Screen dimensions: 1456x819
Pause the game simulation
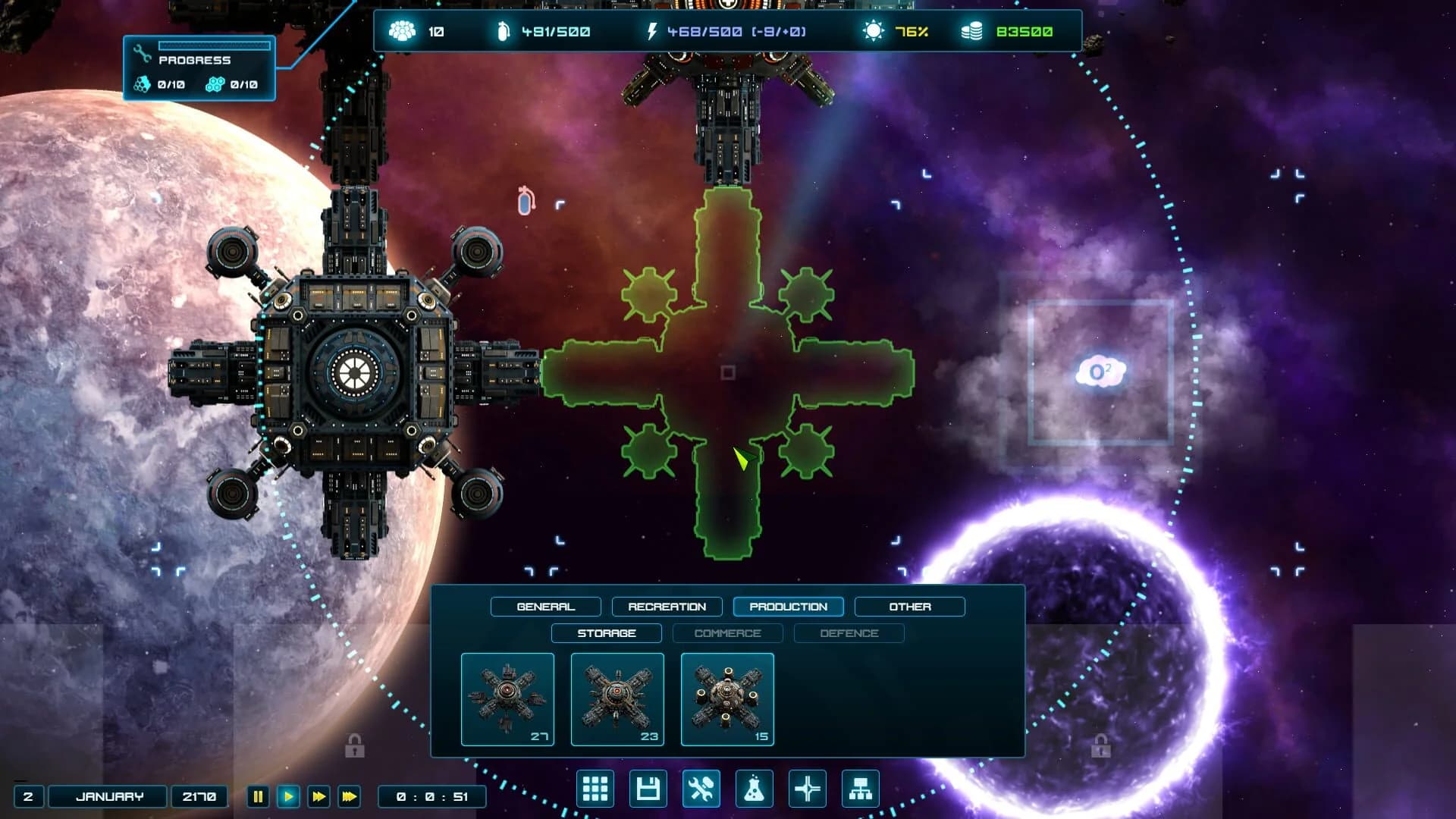click(x=258, y=796)
